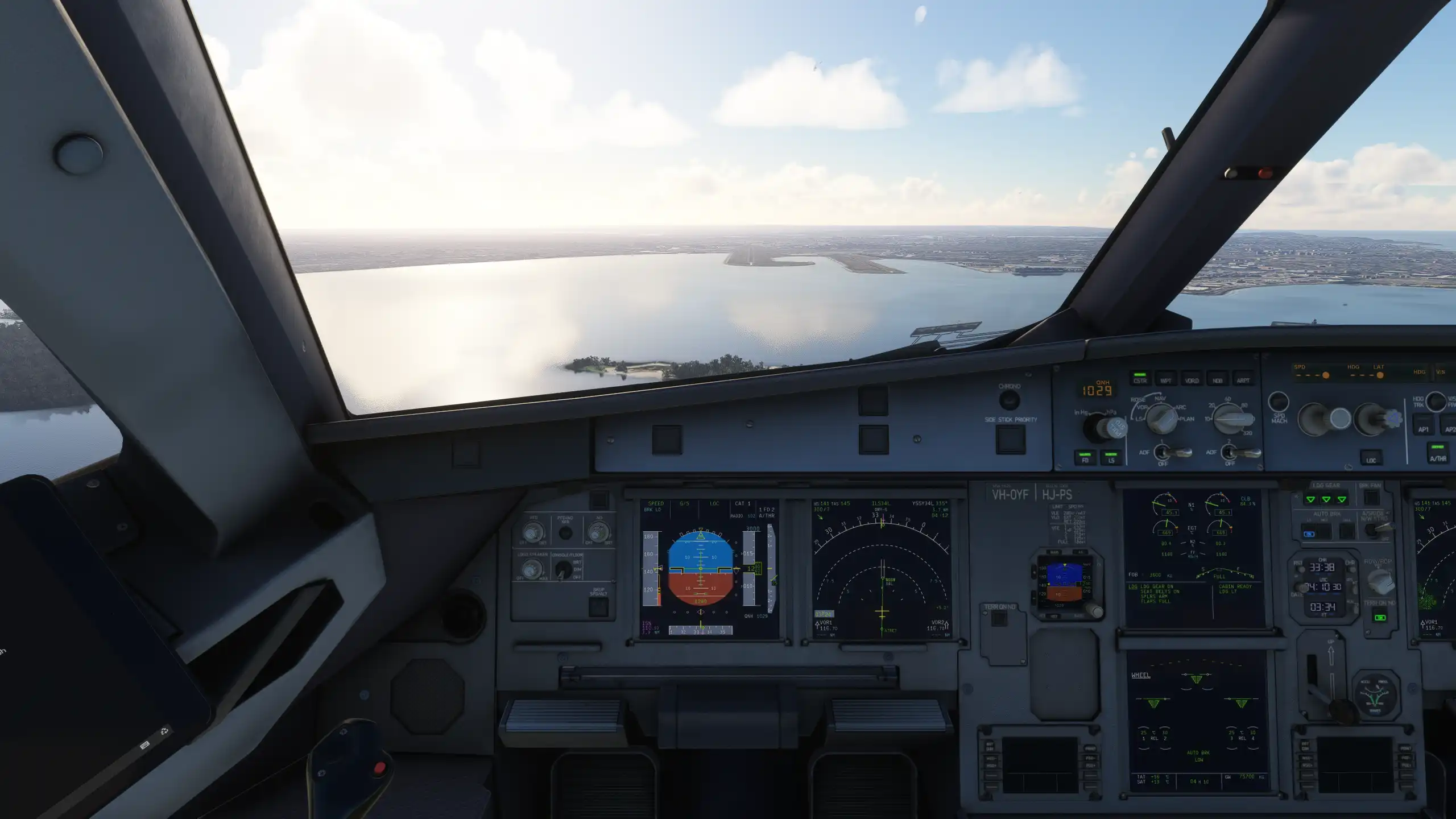Toggle the CSTR button on the EFIS panel
This screenshot has width=1456, height=819.
(1140, 380)
